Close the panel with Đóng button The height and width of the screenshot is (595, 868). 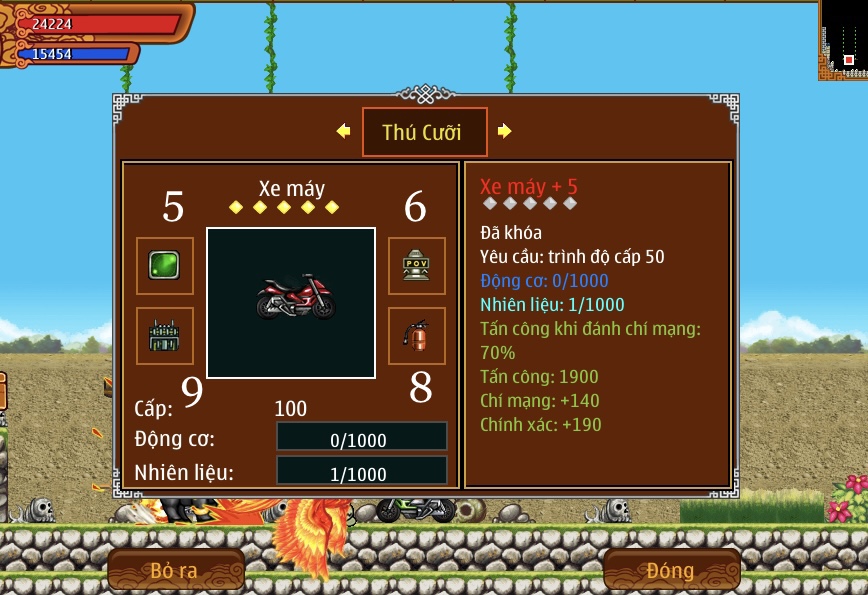click(670, 571)
